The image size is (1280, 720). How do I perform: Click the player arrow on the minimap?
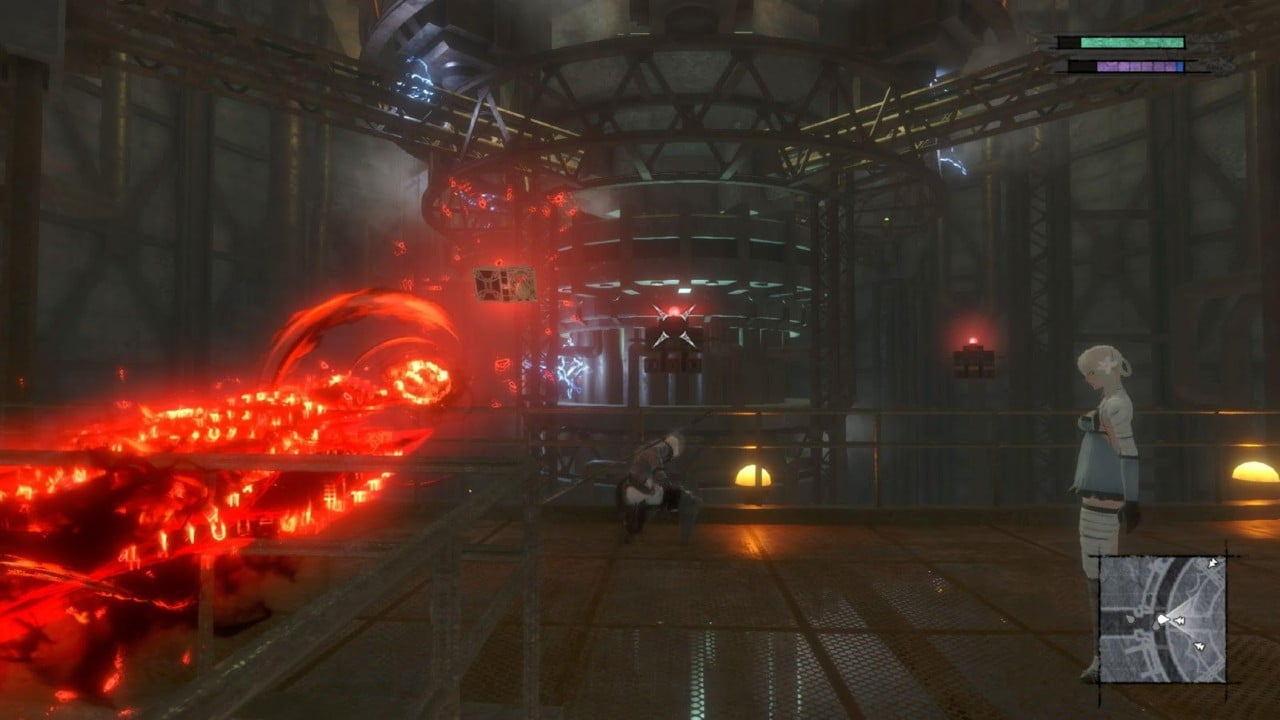coord(1163,619)
